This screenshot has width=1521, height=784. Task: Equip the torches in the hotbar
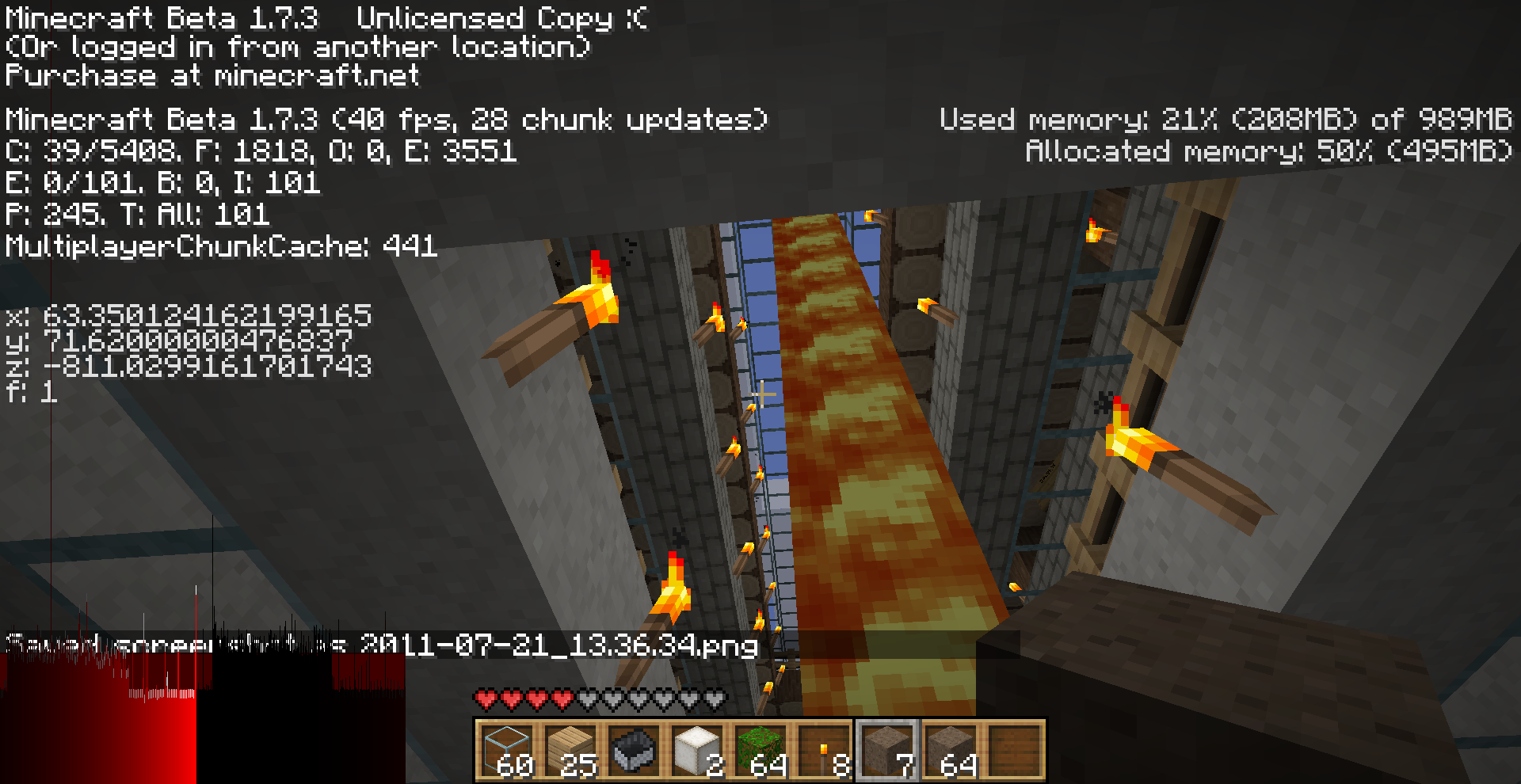tap(824, 750)
